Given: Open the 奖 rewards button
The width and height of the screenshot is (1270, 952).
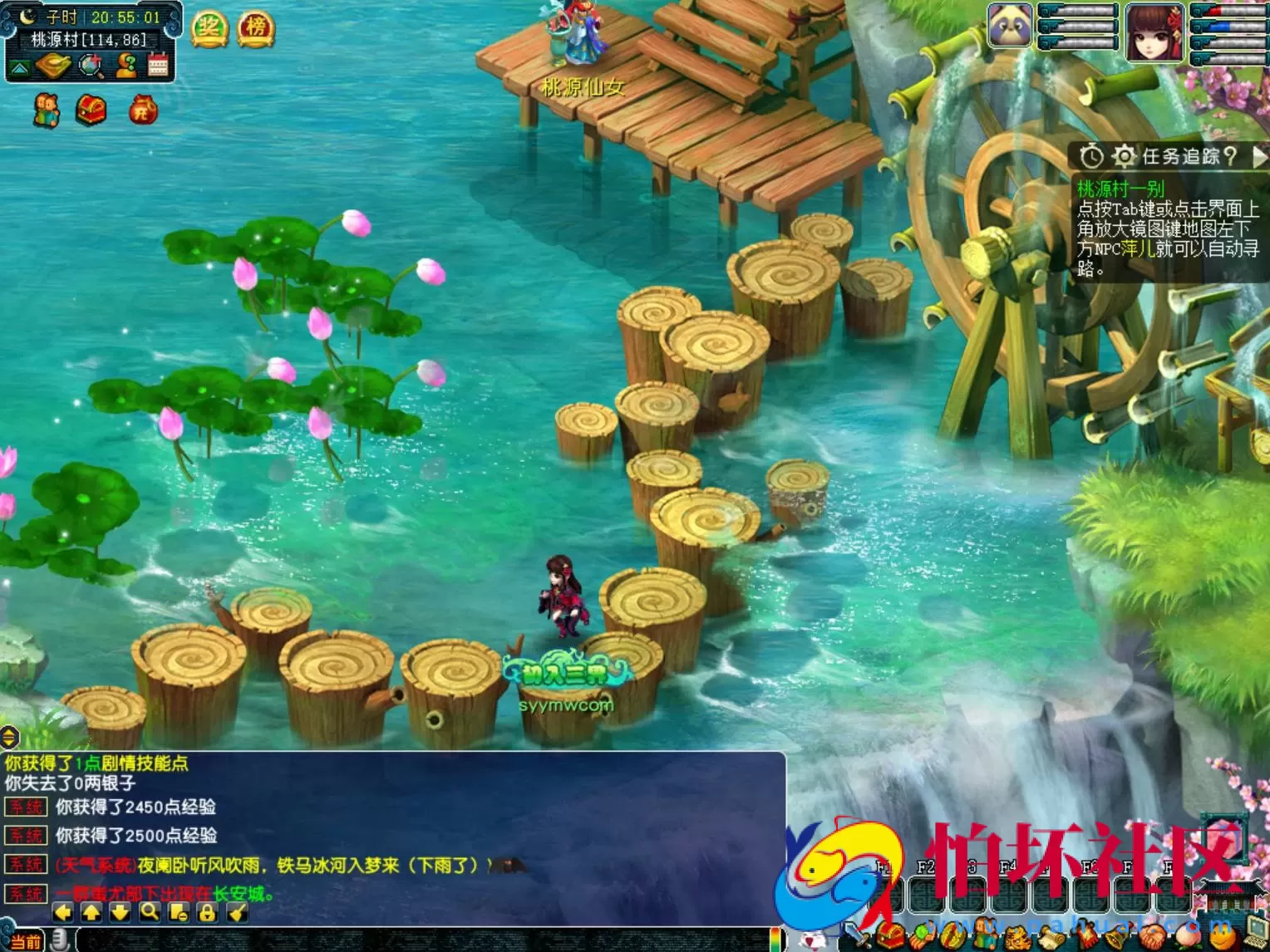Looking at the screenshot, I should tap(209, 29).
